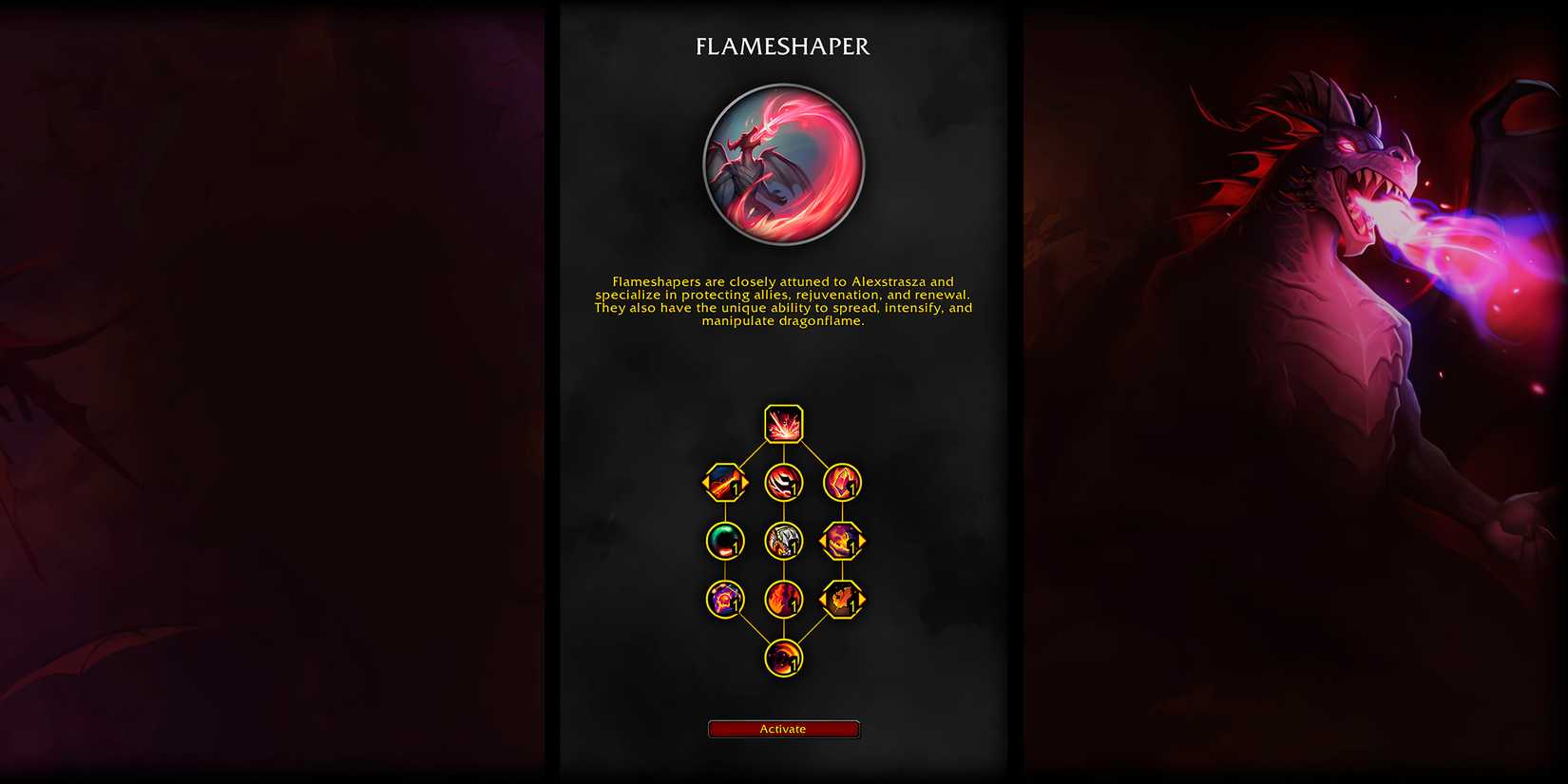Click the left arrow of the fiery-slash choice node

click(x=706, y=483)
